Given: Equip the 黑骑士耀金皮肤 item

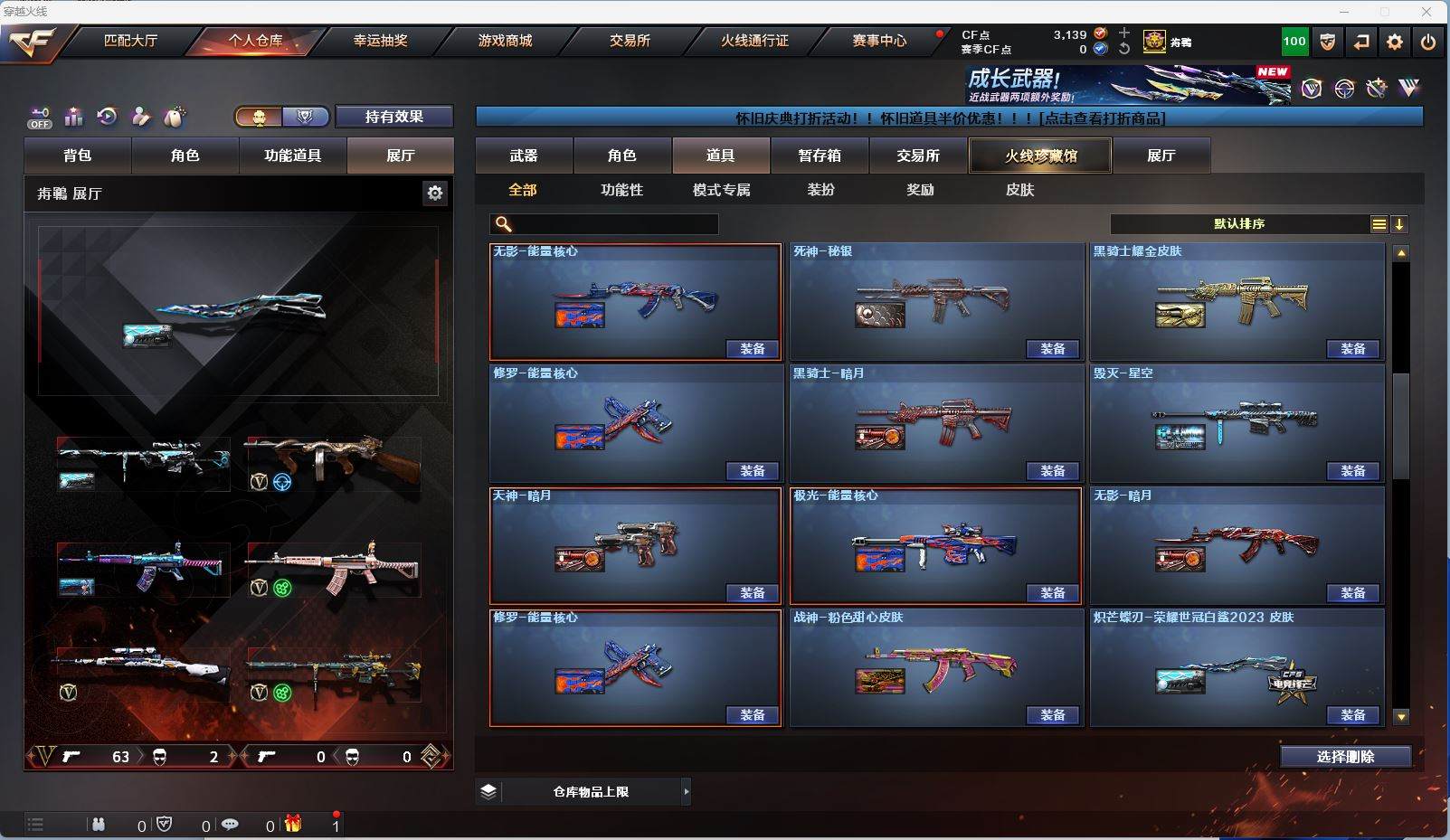Looking at the screenshot, I should 1353,349.
